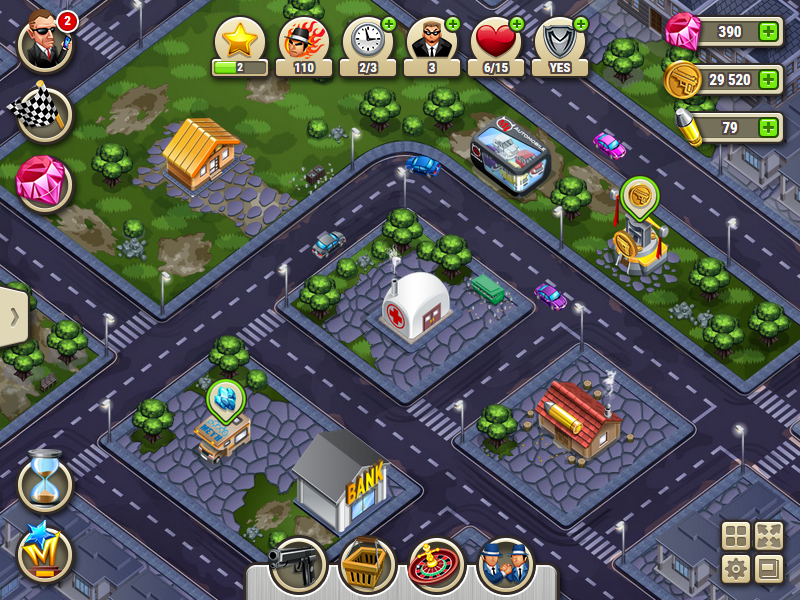Add shield protection with green plus
The height and width of the screenshot is (600, 800).
pos(581,24)
